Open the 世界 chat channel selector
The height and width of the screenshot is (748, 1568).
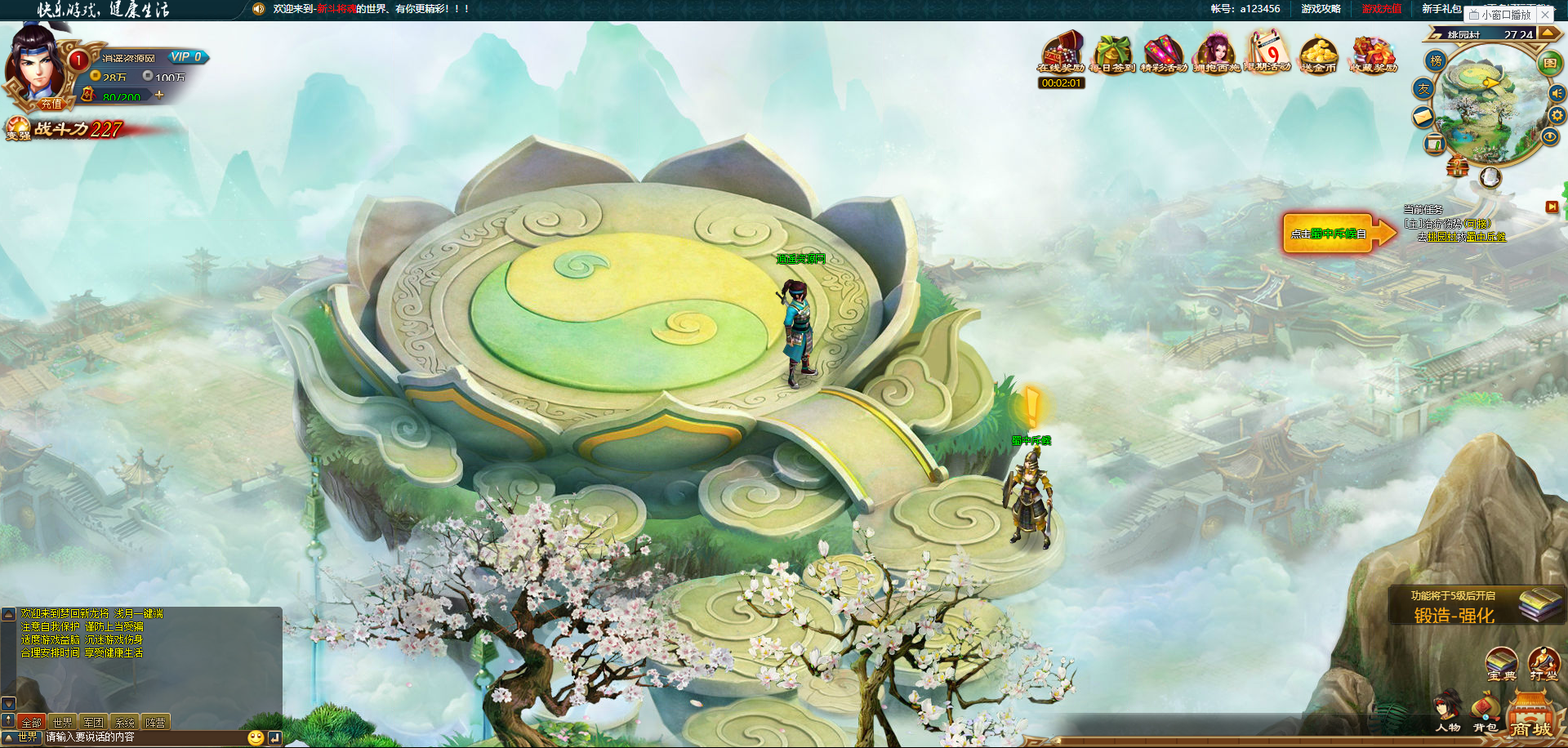(x=28, y=737)
